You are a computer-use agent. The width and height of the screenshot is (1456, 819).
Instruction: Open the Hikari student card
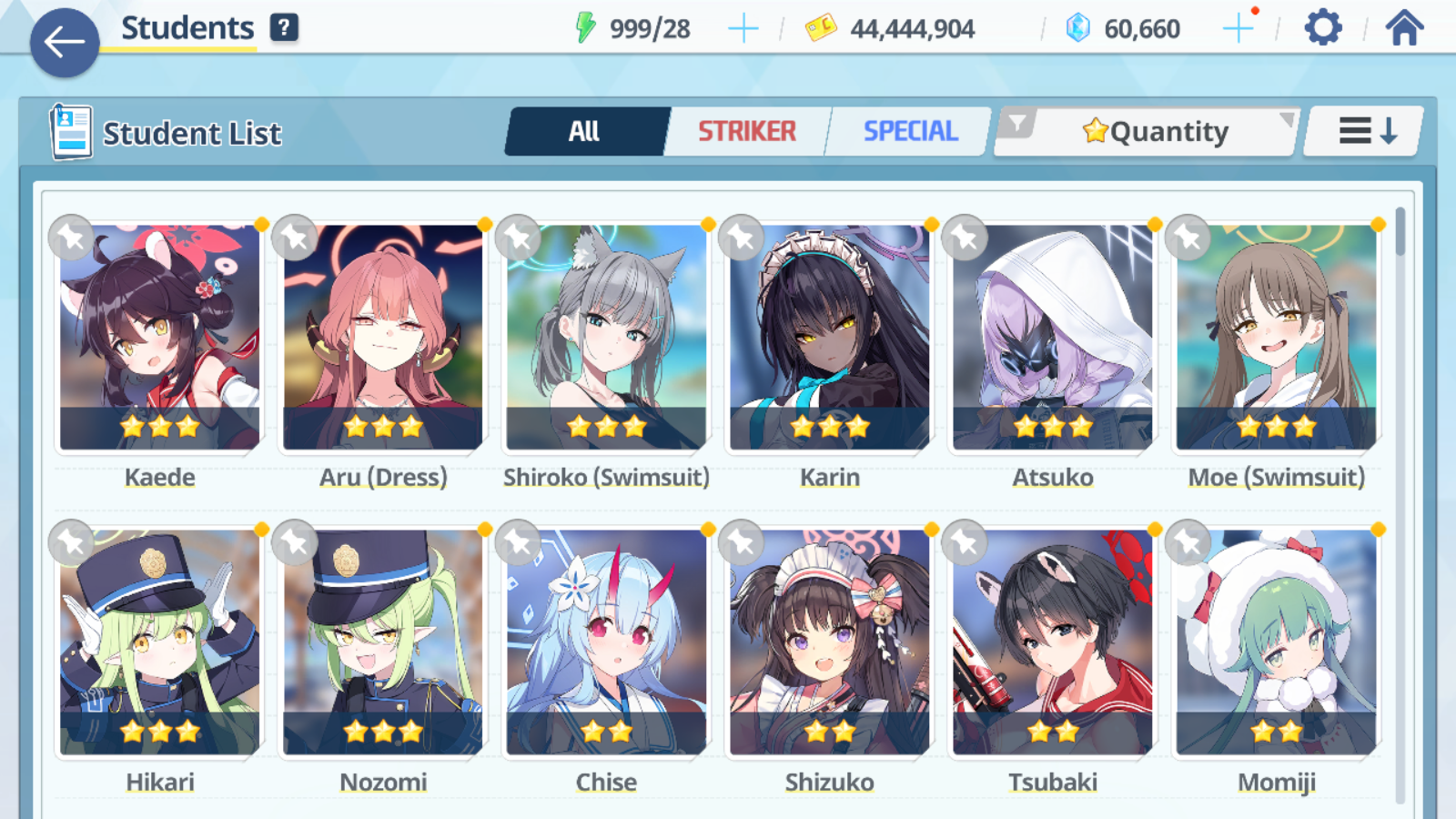pos(160,643)
